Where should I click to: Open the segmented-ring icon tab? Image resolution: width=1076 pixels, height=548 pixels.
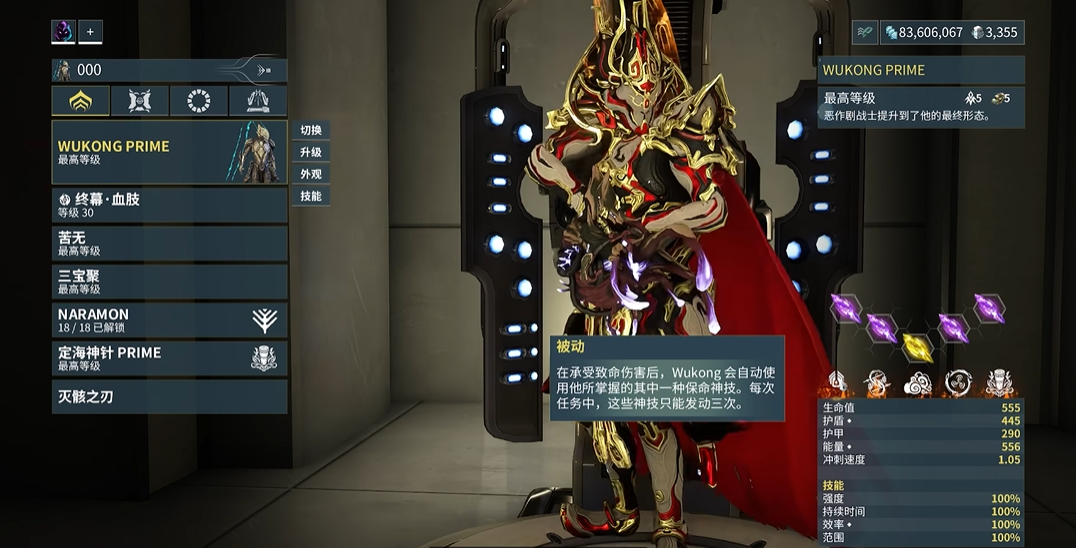click(199, 101)
